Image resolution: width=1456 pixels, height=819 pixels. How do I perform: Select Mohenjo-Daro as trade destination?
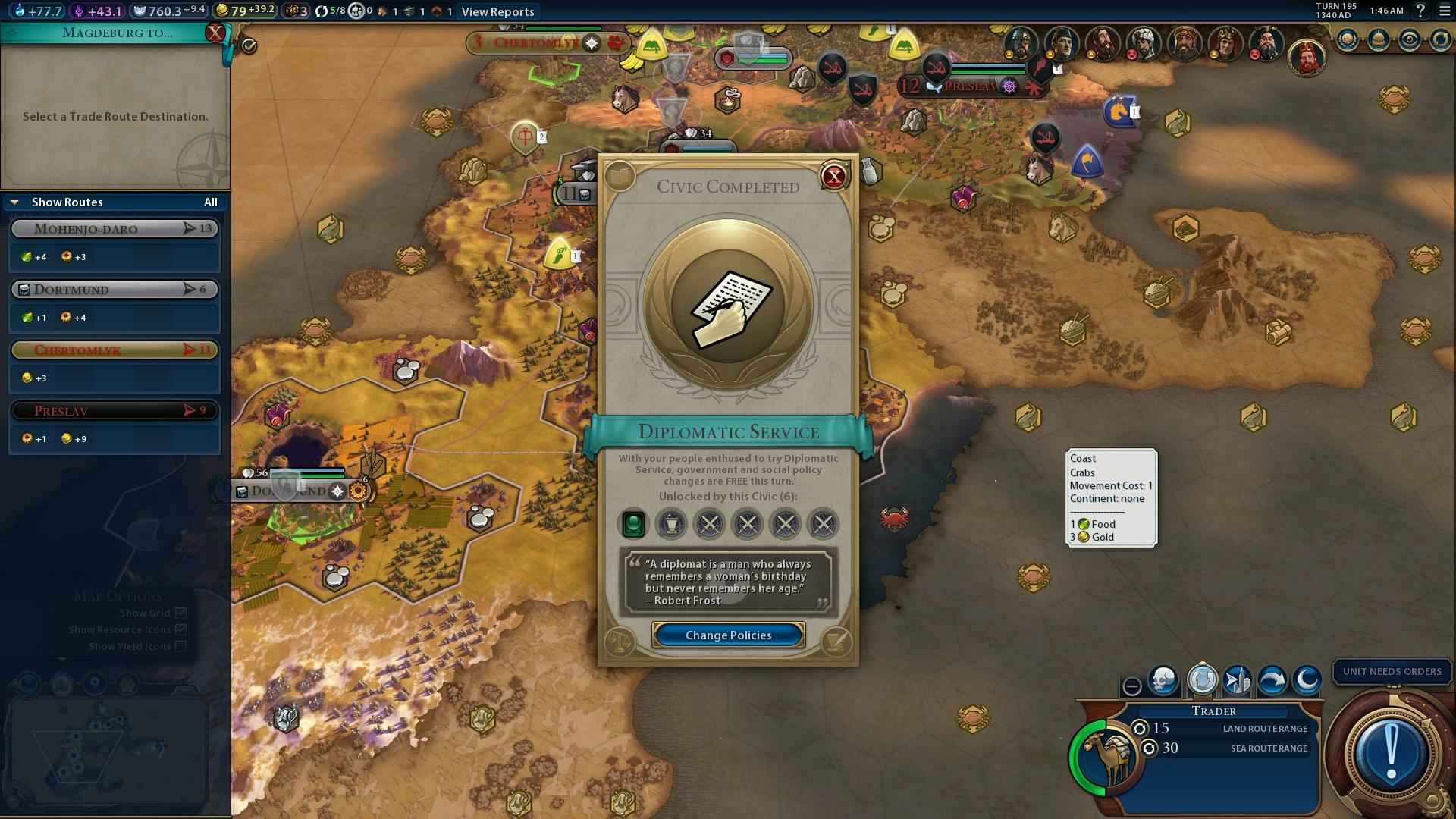[x=115, y=229]
